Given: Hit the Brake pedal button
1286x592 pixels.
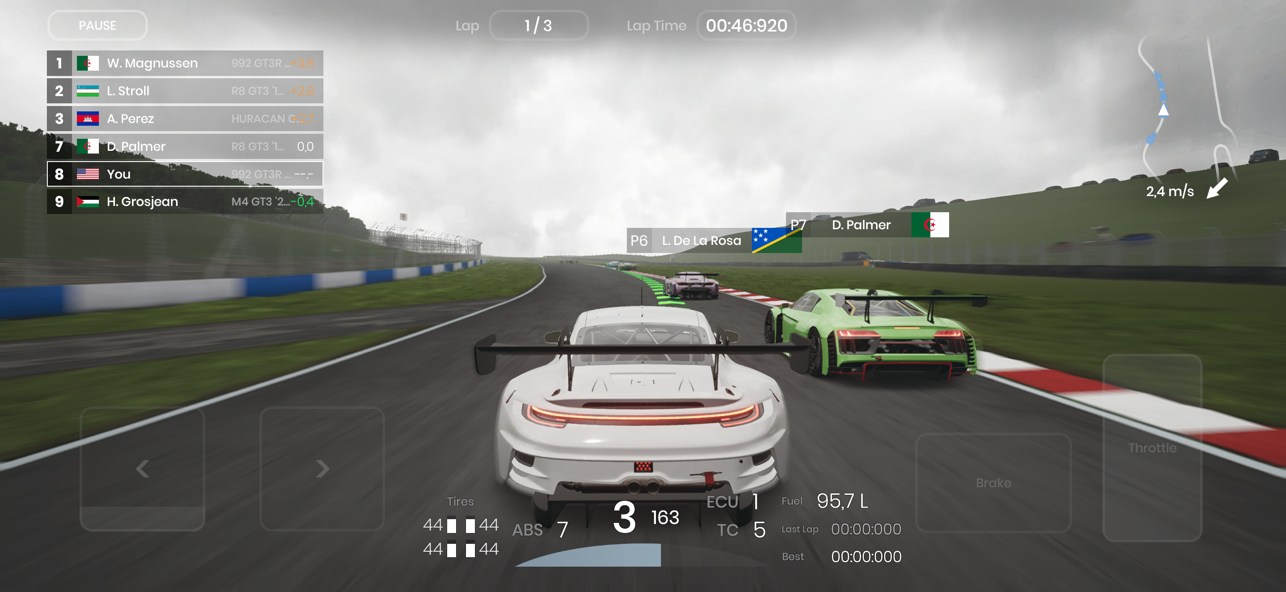Looking at the screenshot, I should (993, 483).
